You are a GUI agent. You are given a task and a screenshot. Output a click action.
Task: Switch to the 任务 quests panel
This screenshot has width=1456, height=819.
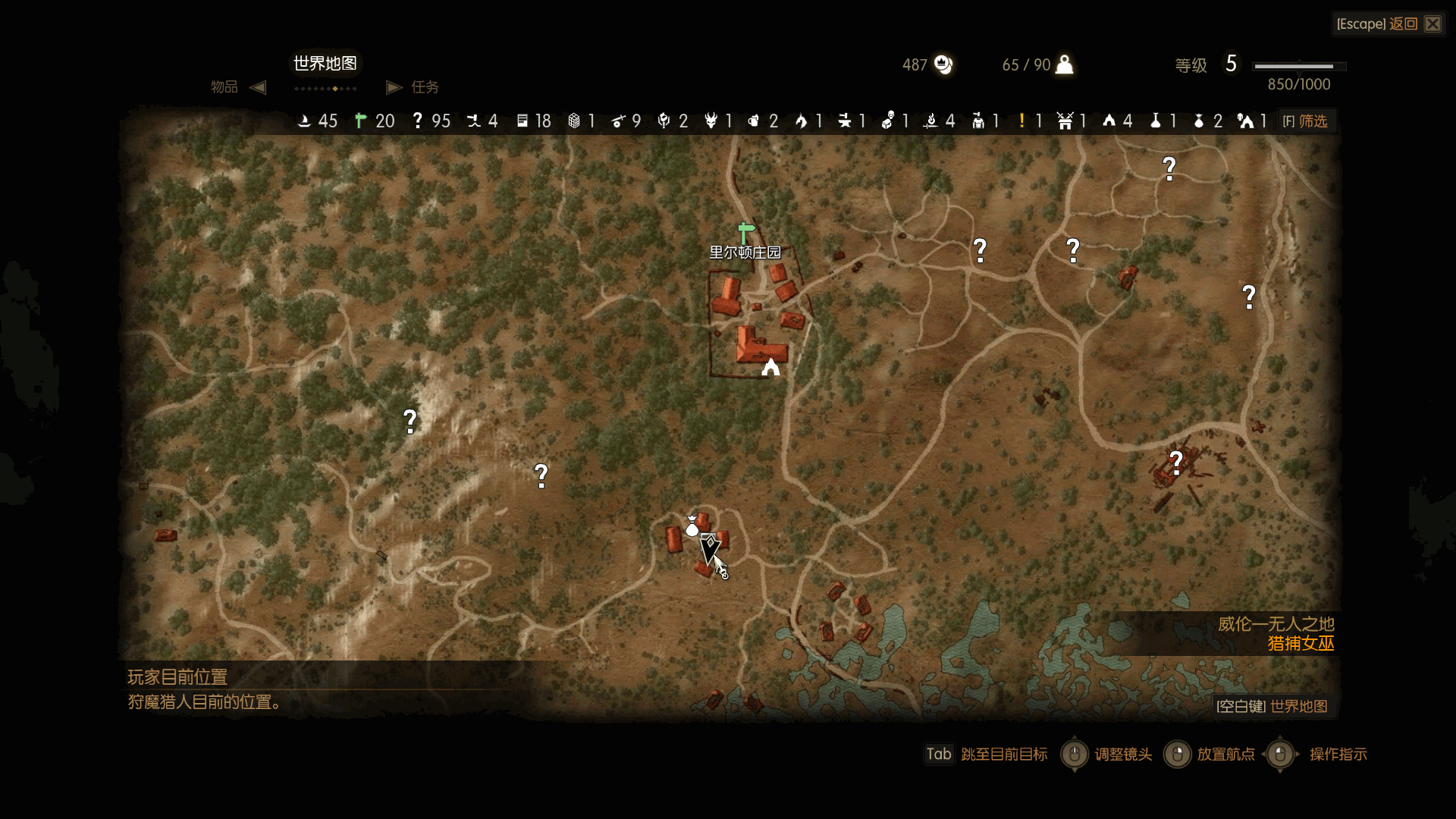coord(425,87)
